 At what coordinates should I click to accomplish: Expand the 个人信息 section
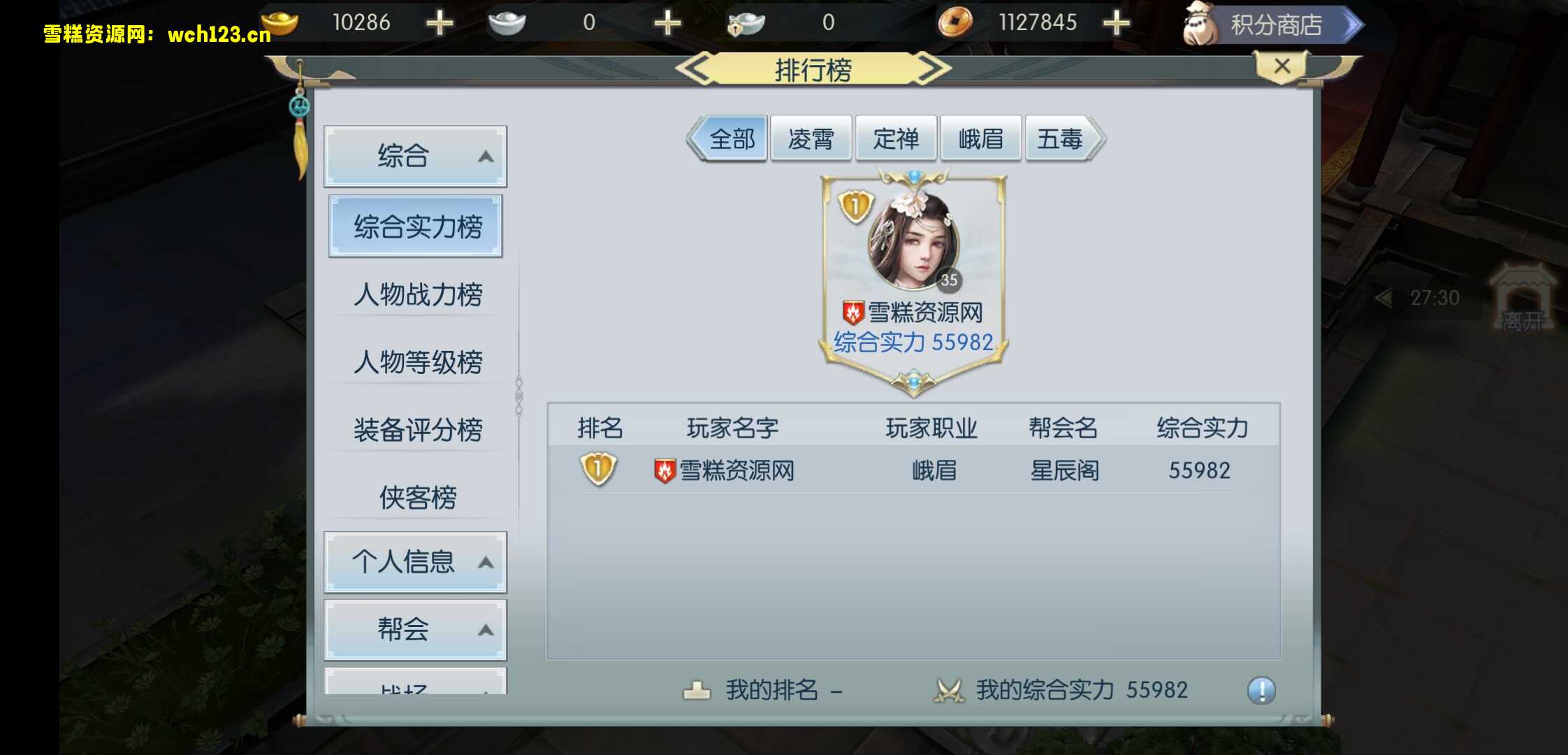tap(415, 561)
